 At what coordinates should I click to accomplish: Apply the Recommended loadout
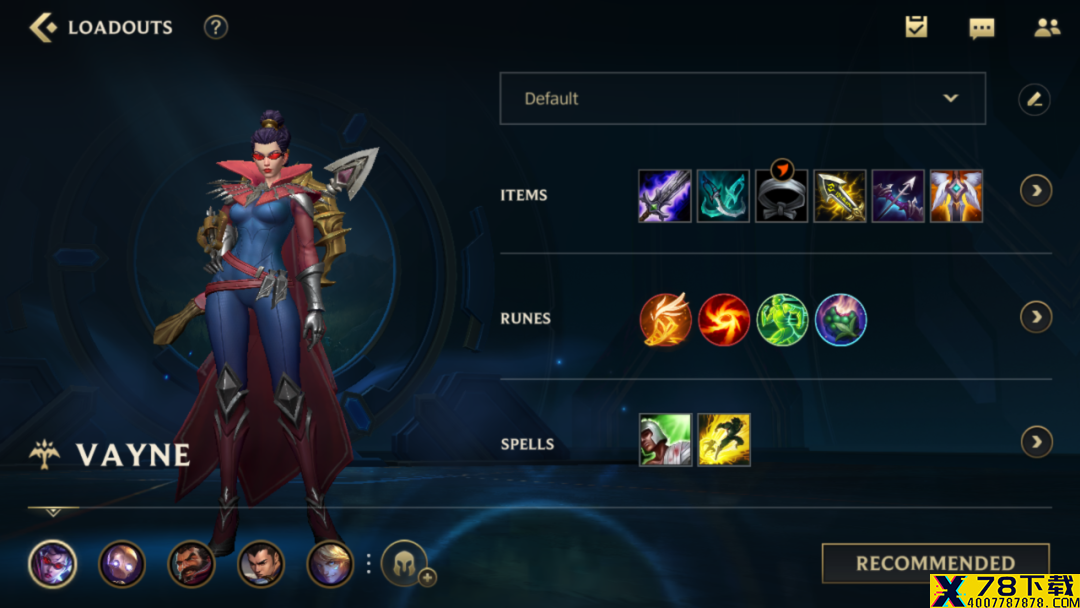[935, 563]
